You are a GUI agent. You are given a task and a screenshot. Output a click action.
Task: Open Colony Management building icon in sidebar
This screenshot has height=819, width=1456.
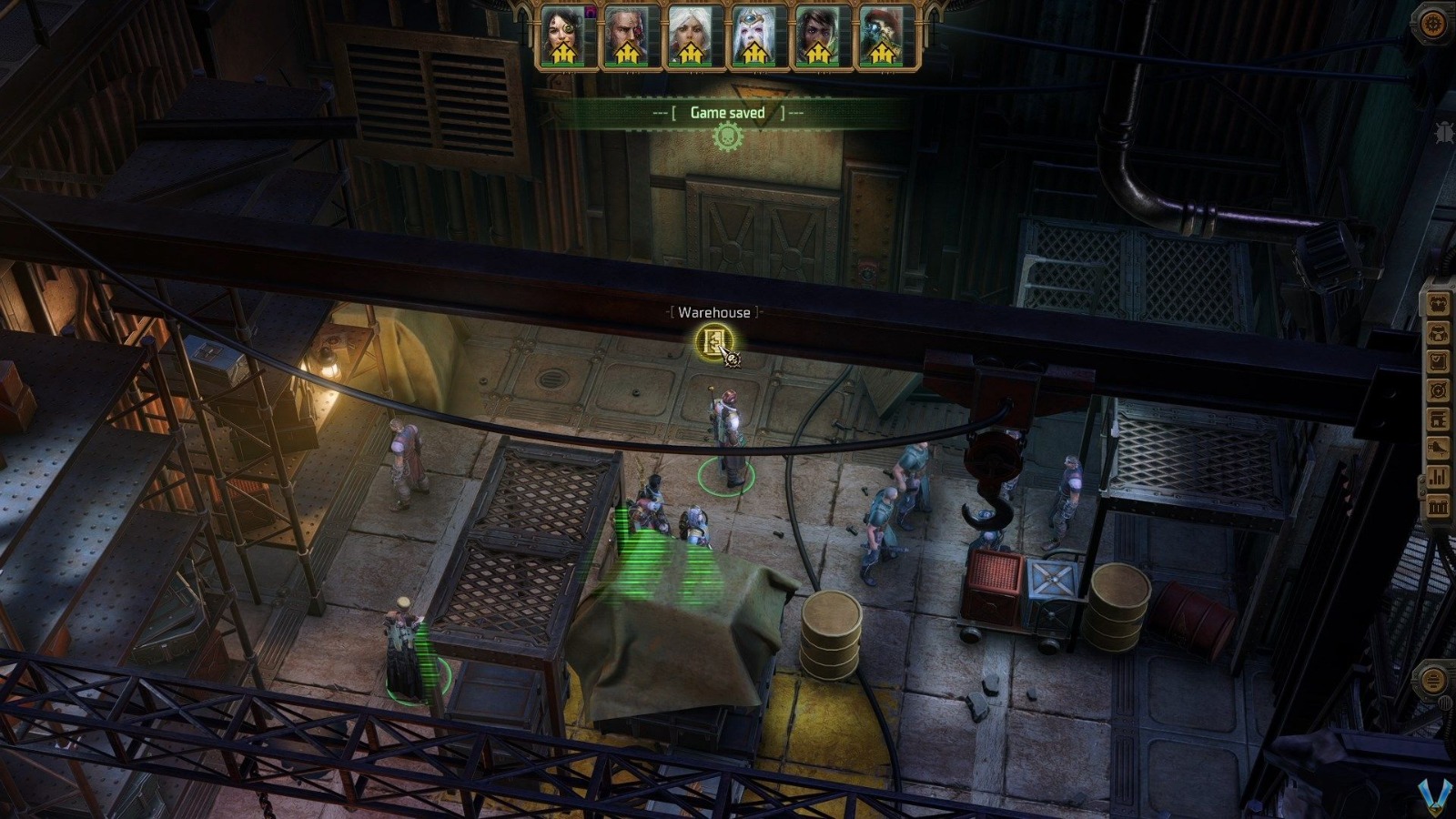[1438, 420]
